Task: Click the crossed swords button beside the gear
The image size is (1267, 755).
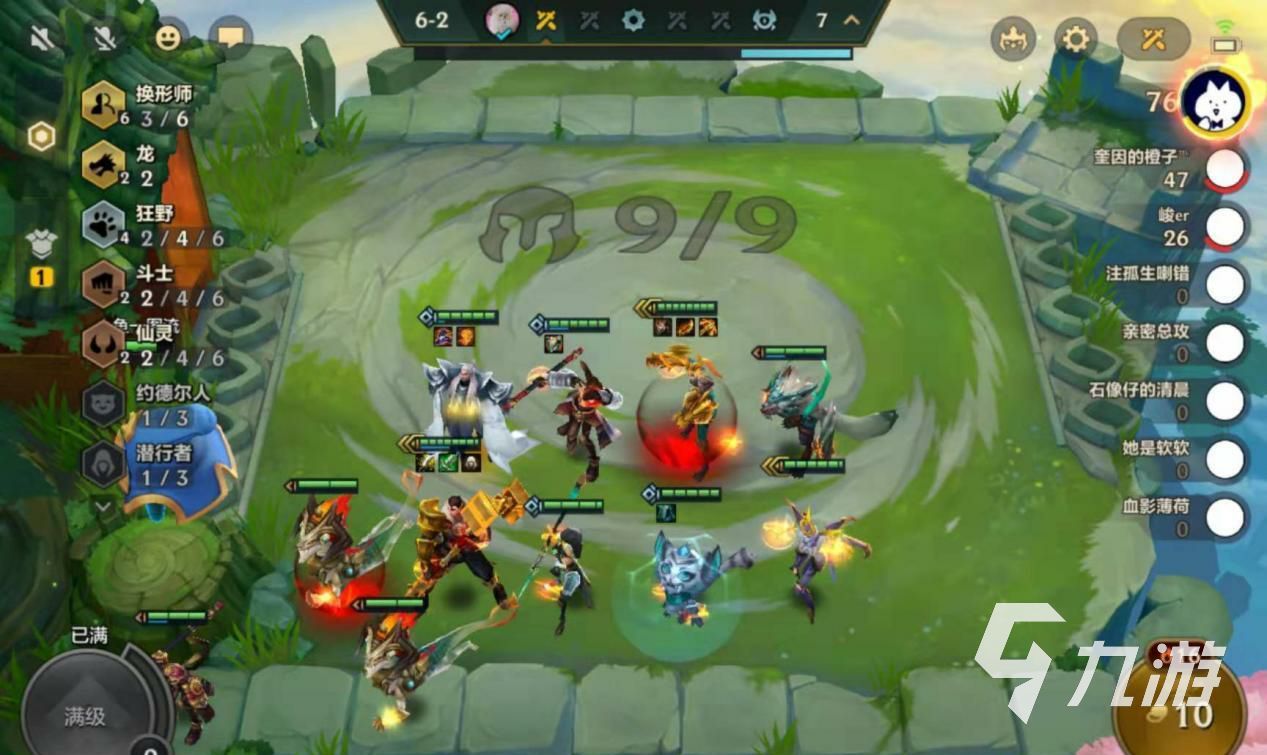Action: pos(1153,39)
